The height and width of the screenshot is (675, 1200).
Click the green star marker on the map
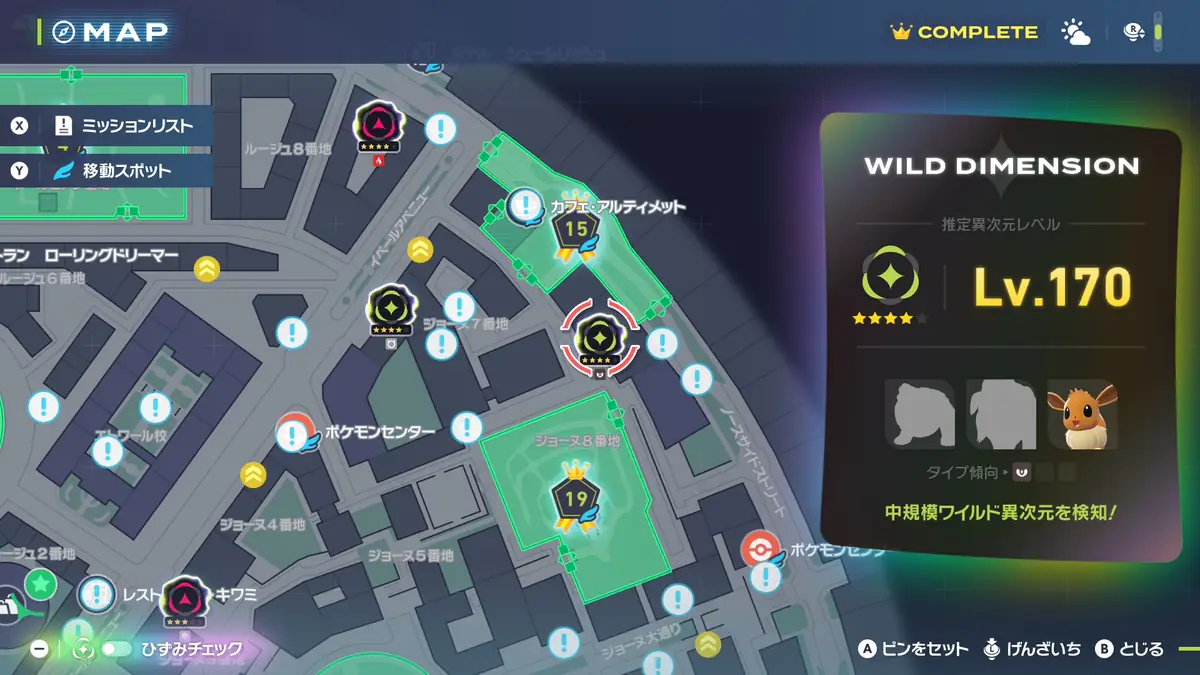coord(40,581)
